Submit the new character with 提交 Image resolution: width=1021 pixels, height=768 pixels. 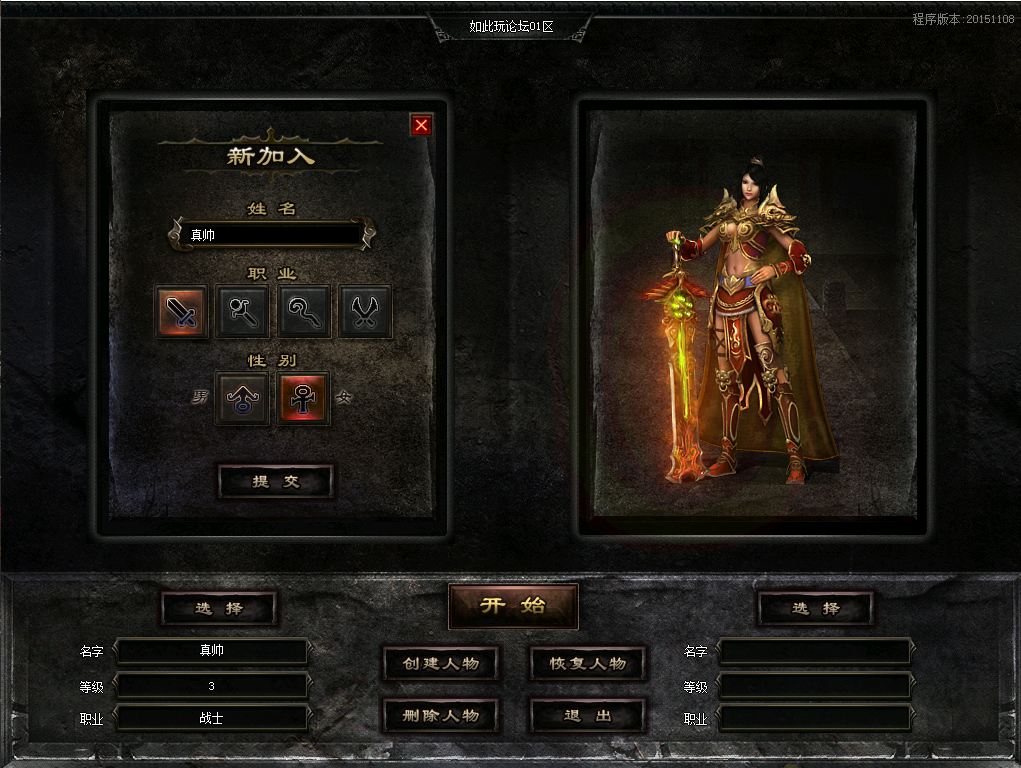(275, 481)
